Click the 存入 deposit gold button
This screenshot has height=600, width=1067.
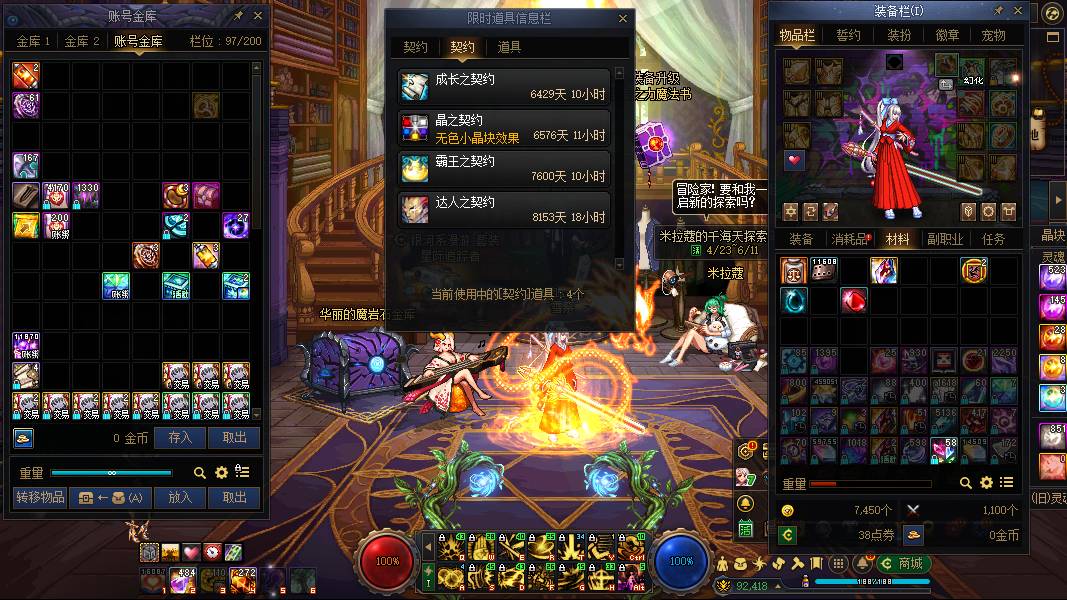click(180, 437)
